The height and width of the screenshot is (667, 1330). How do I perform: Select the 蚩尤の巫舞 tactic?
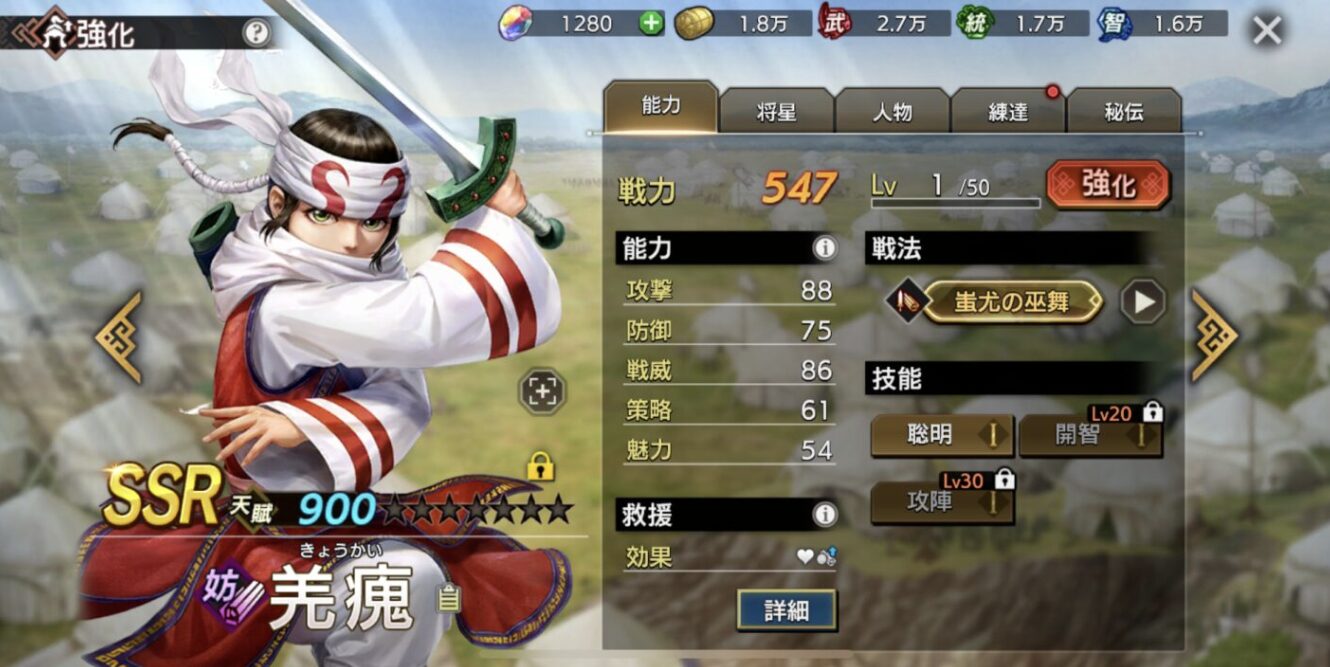pos(1011,302)
